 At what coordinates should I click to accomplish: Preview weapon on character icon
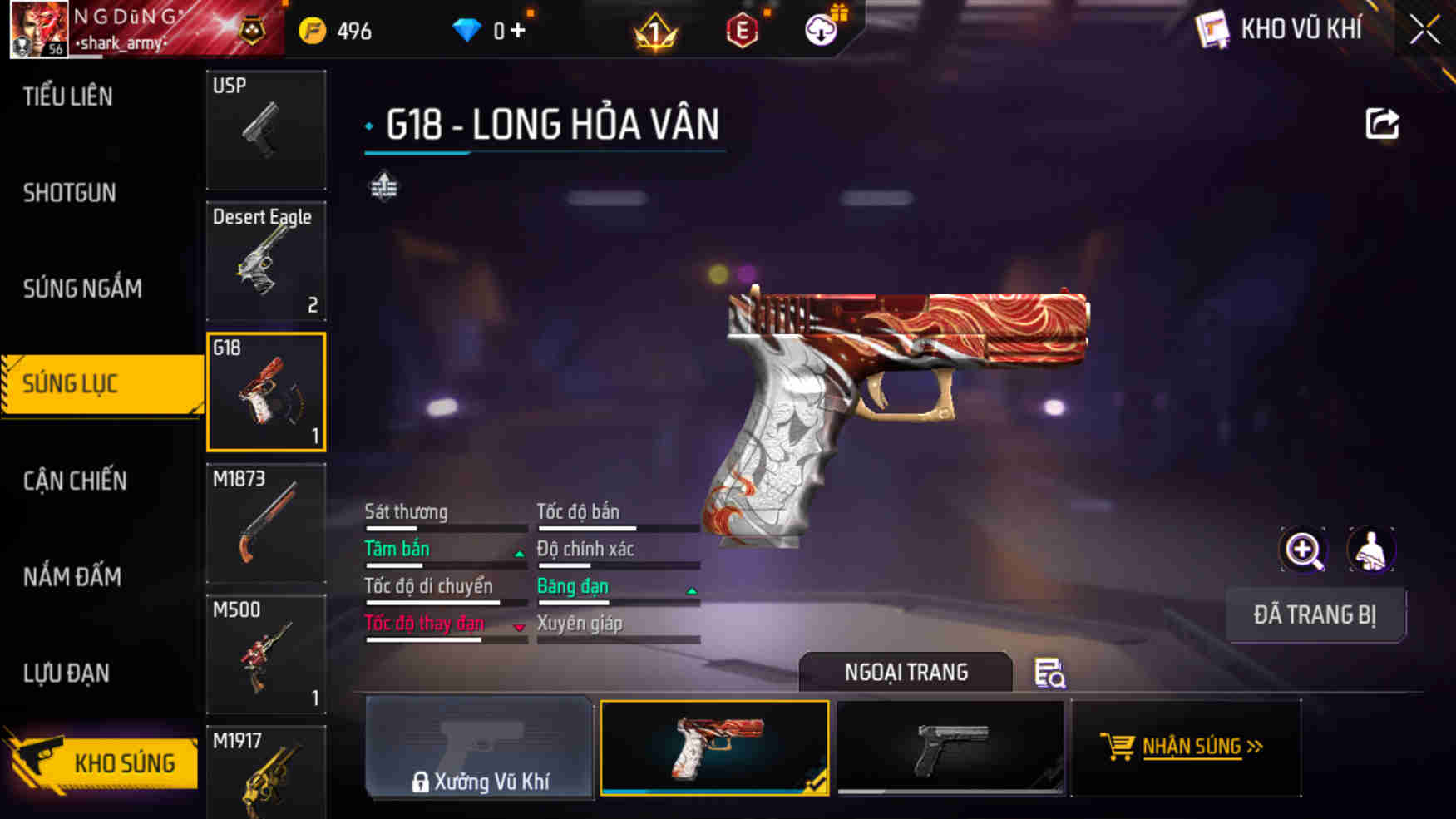pos(1370,550)
